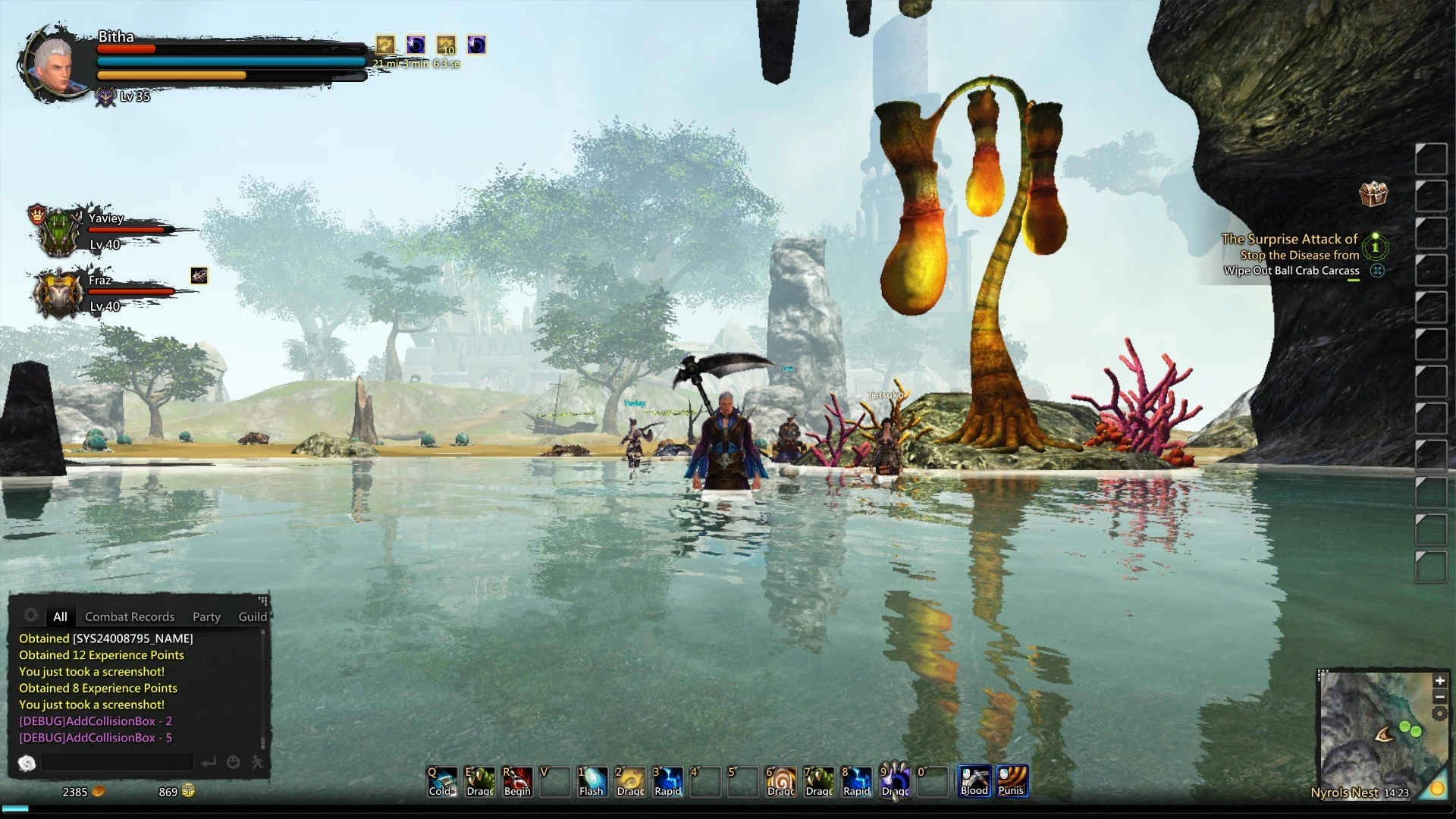Activate the claw portal skill in slot 9
The width and height of the screenshot is (1456, 819).
click(895, 781)
